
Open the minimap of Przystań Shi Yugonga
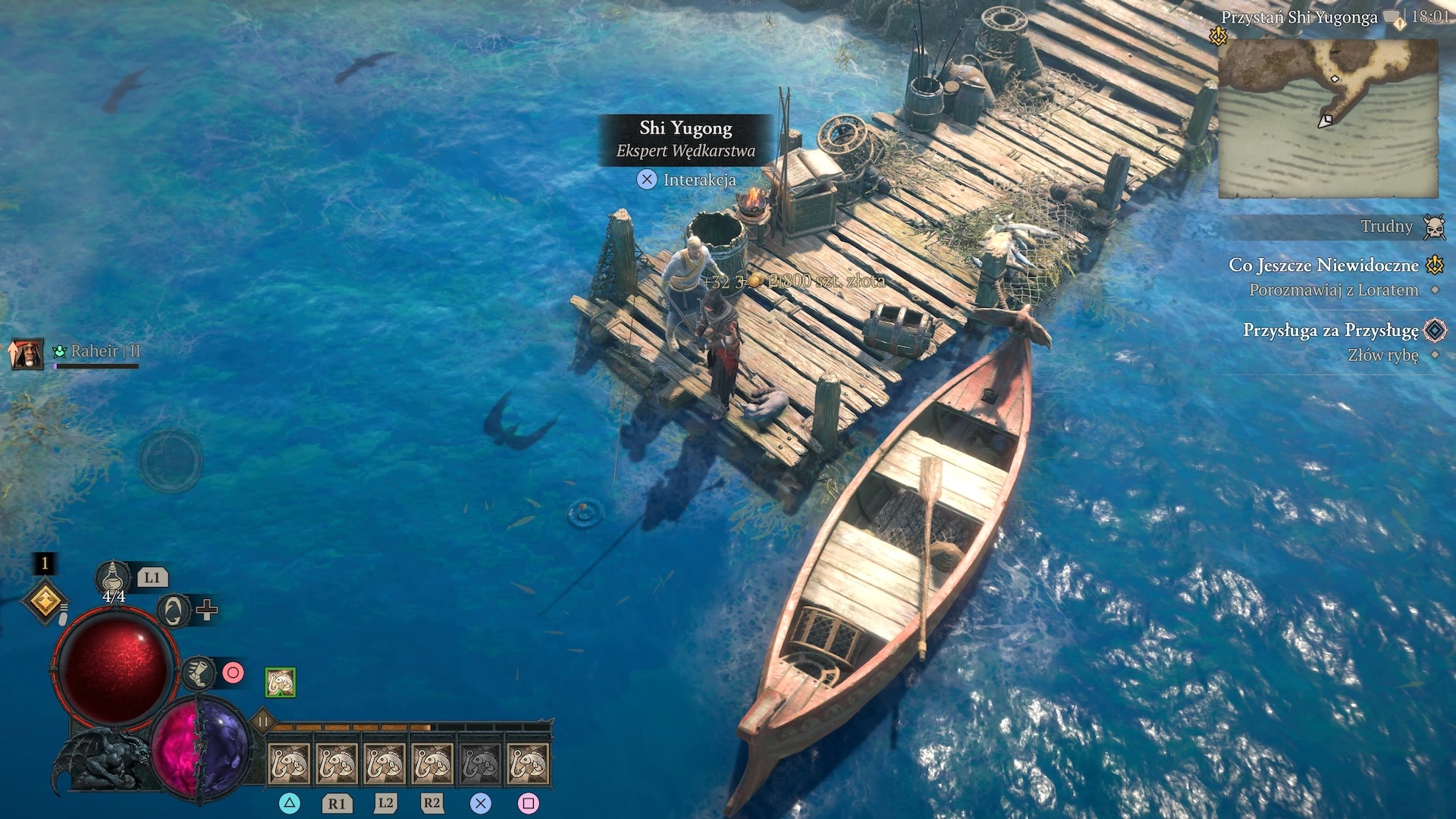pyautogui.click(x=1328, y=118)
